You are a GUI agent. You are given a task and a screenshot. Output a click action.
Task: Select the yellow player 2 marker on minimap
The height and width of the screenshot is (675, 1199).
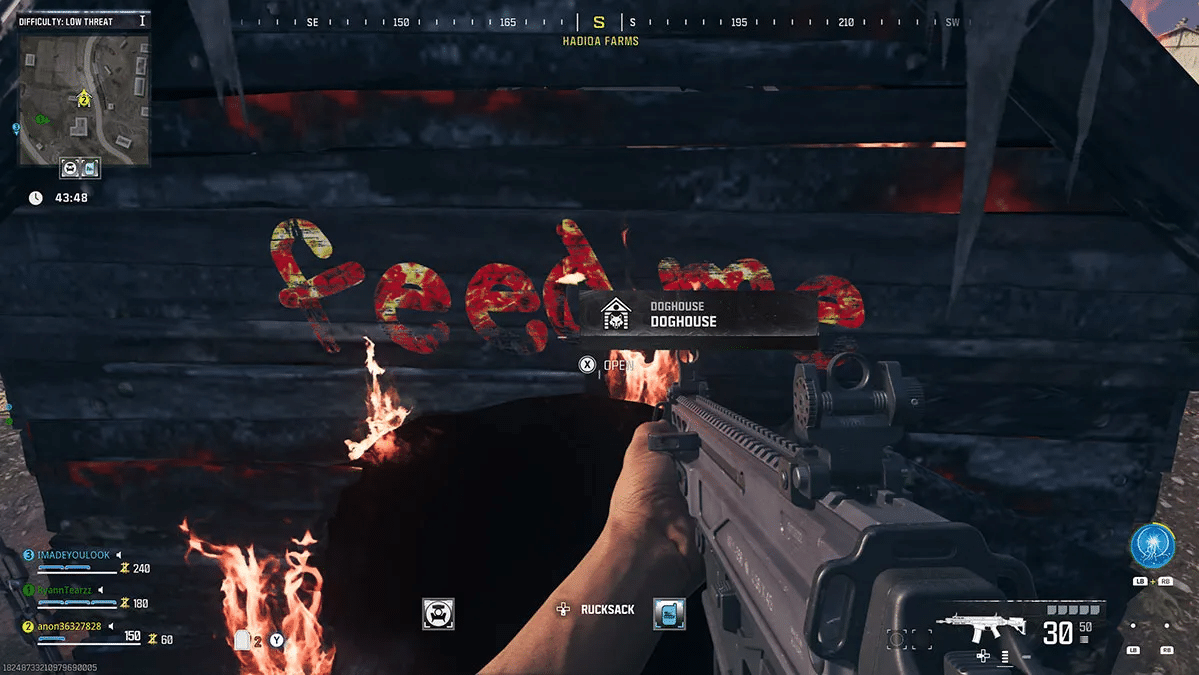(x=84, y=98)
